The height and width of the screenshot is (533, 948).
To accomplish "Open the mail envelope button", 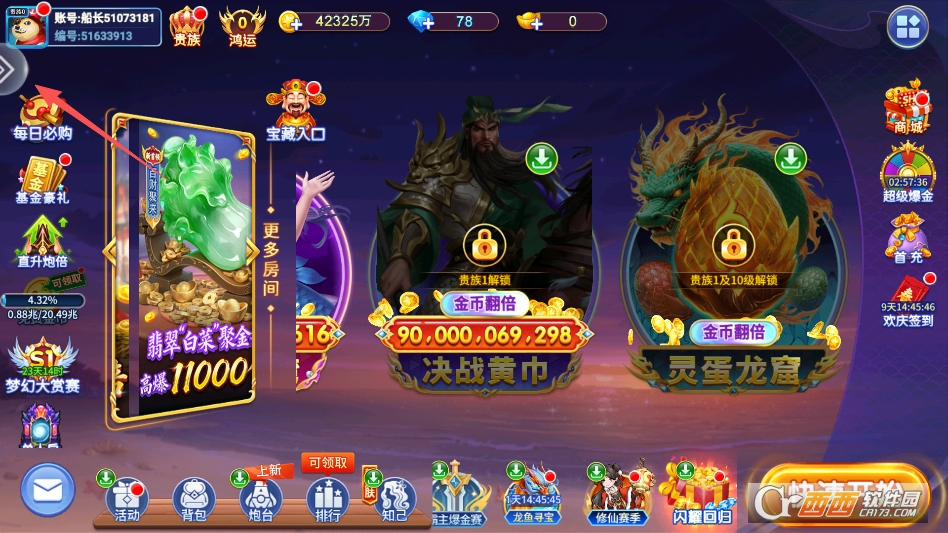I will coord(47,490).
